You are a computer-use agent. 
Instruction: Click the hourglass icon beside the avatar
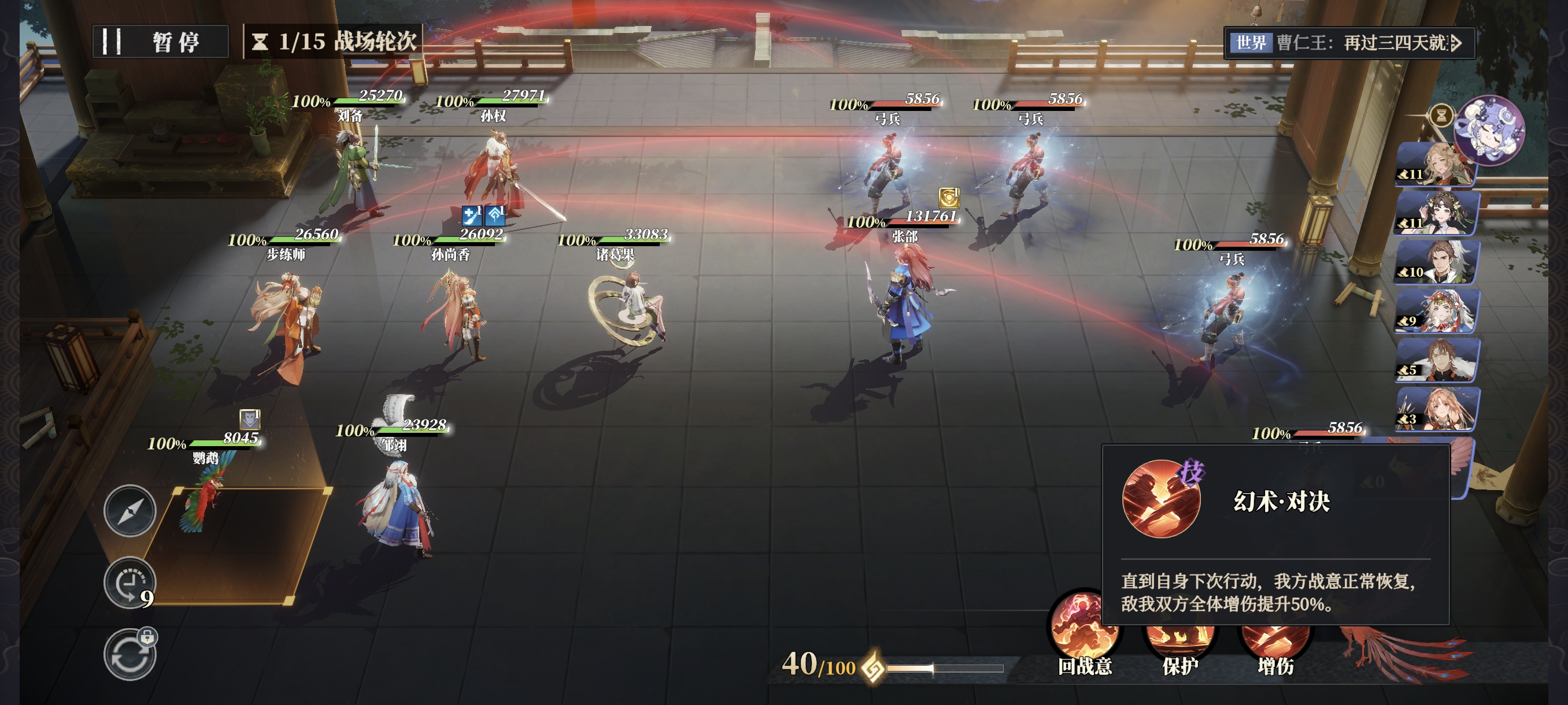pos(1441,115)
